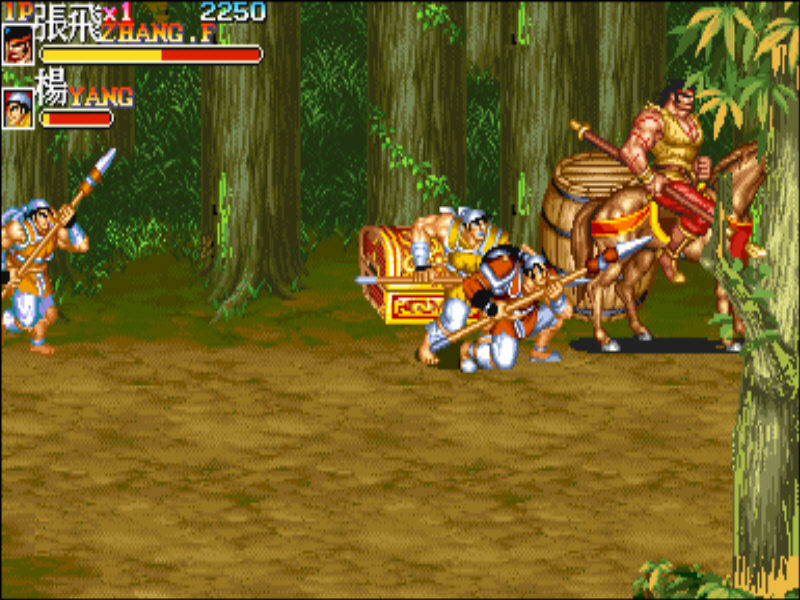This screenshot has width=800, height=600.
Task: Click the Zhang Fei player portrait
Action: [18, 45]
